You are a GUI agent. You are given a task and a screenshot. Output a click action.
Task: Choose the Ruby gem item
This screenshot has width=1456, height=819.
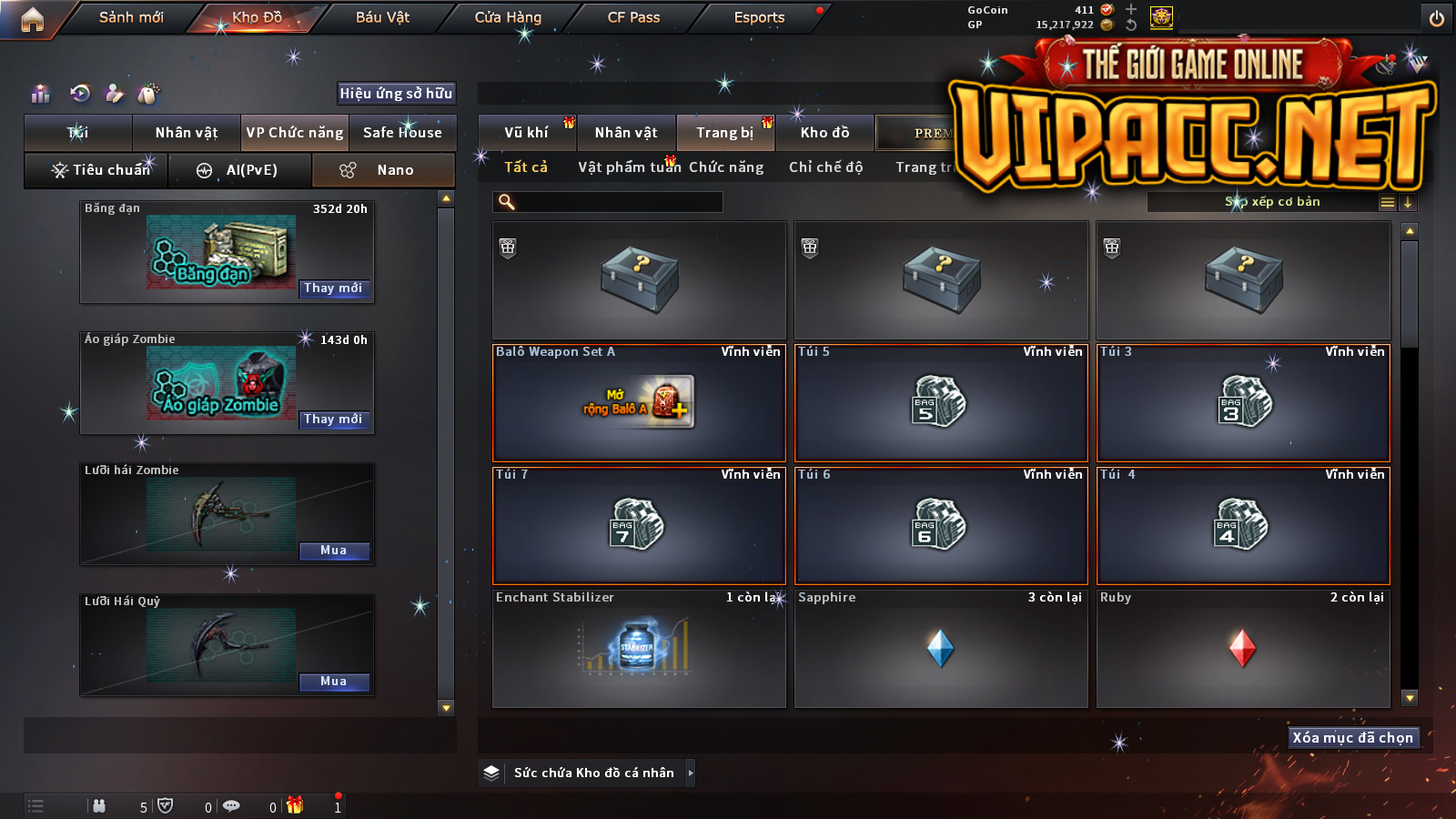pyautogui.click(x=1243, y=648)
